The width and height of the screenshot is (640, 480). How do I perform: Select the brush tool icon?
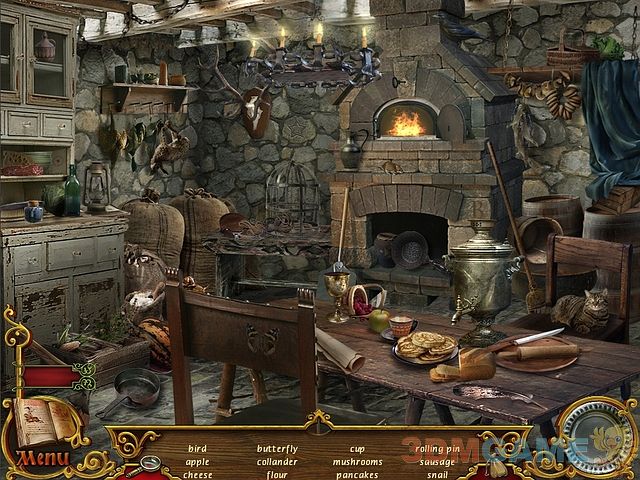[497, 466]
